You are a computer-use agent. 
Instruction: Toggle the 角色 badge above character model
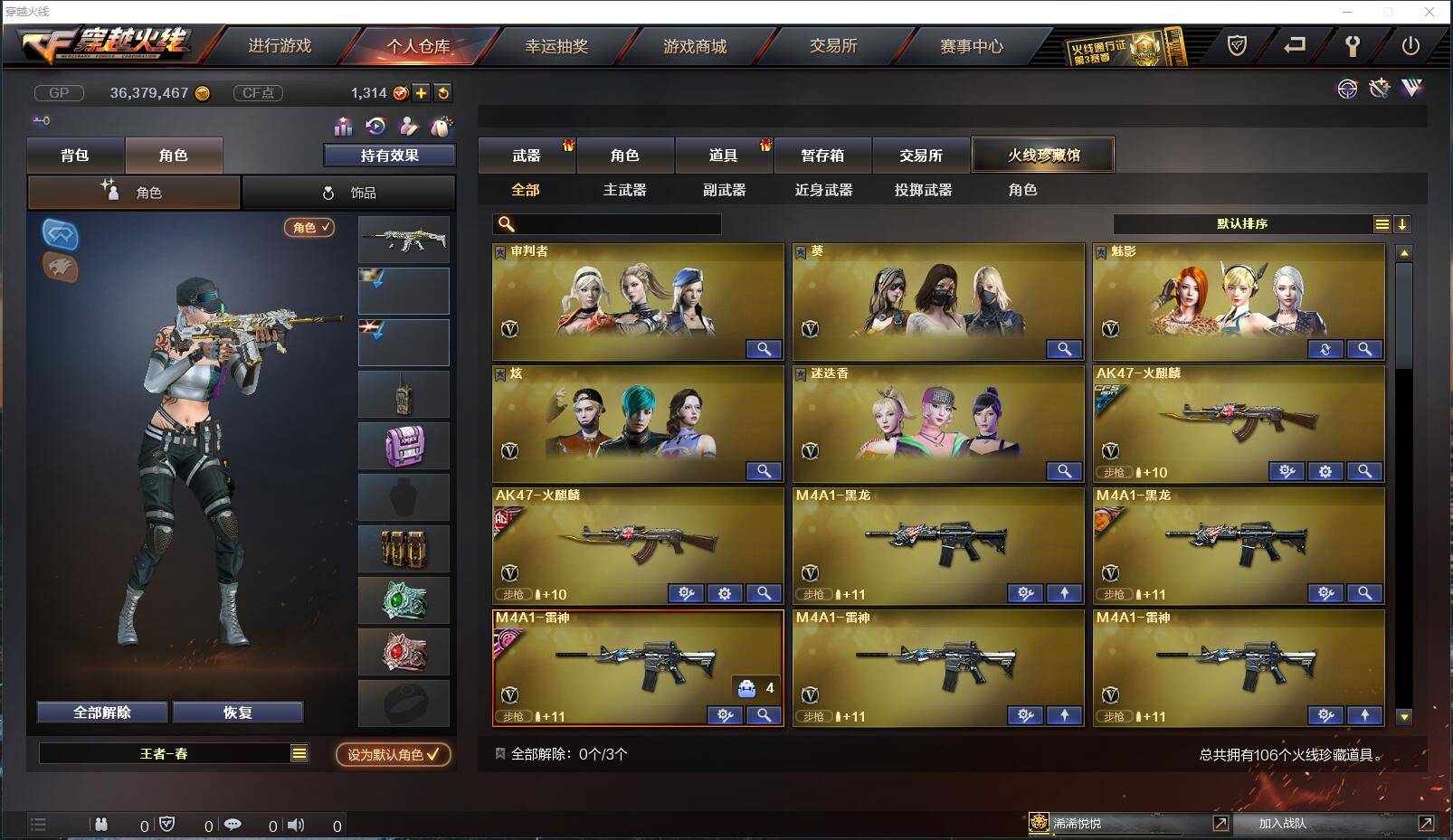pos(308,229)
